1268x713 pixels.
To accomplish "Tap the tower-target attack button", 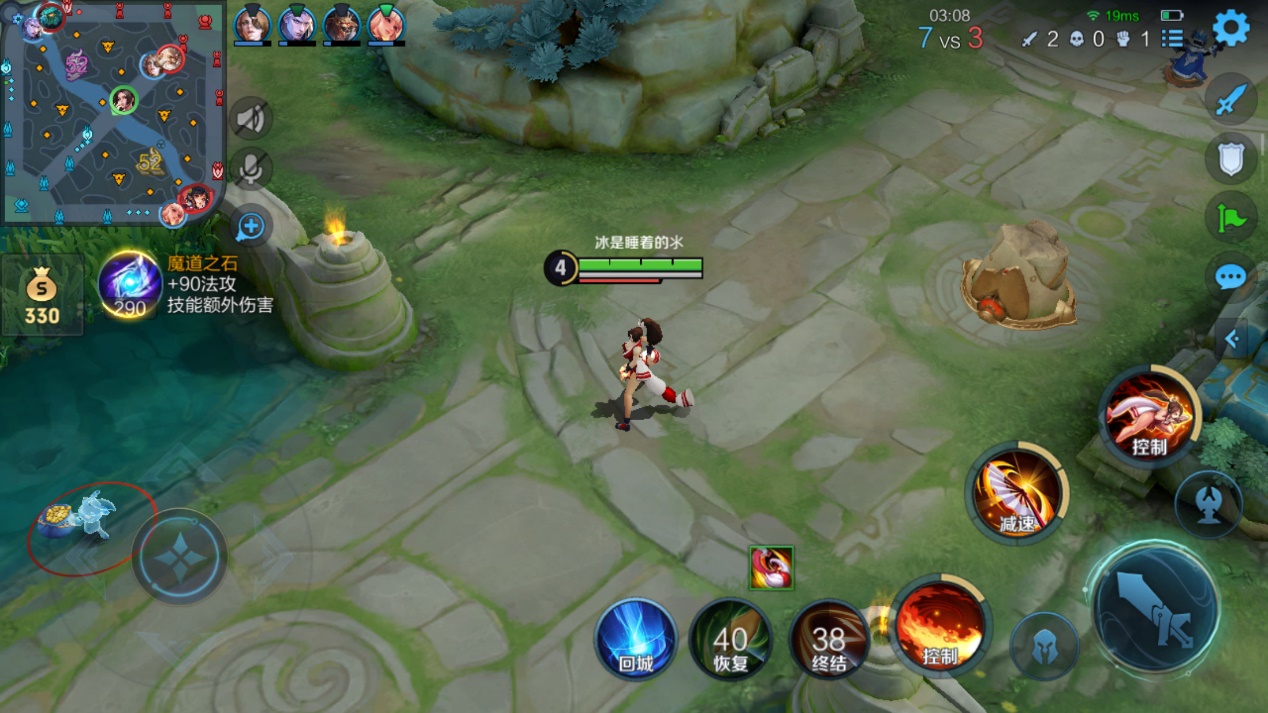I will coord(1208,505).
